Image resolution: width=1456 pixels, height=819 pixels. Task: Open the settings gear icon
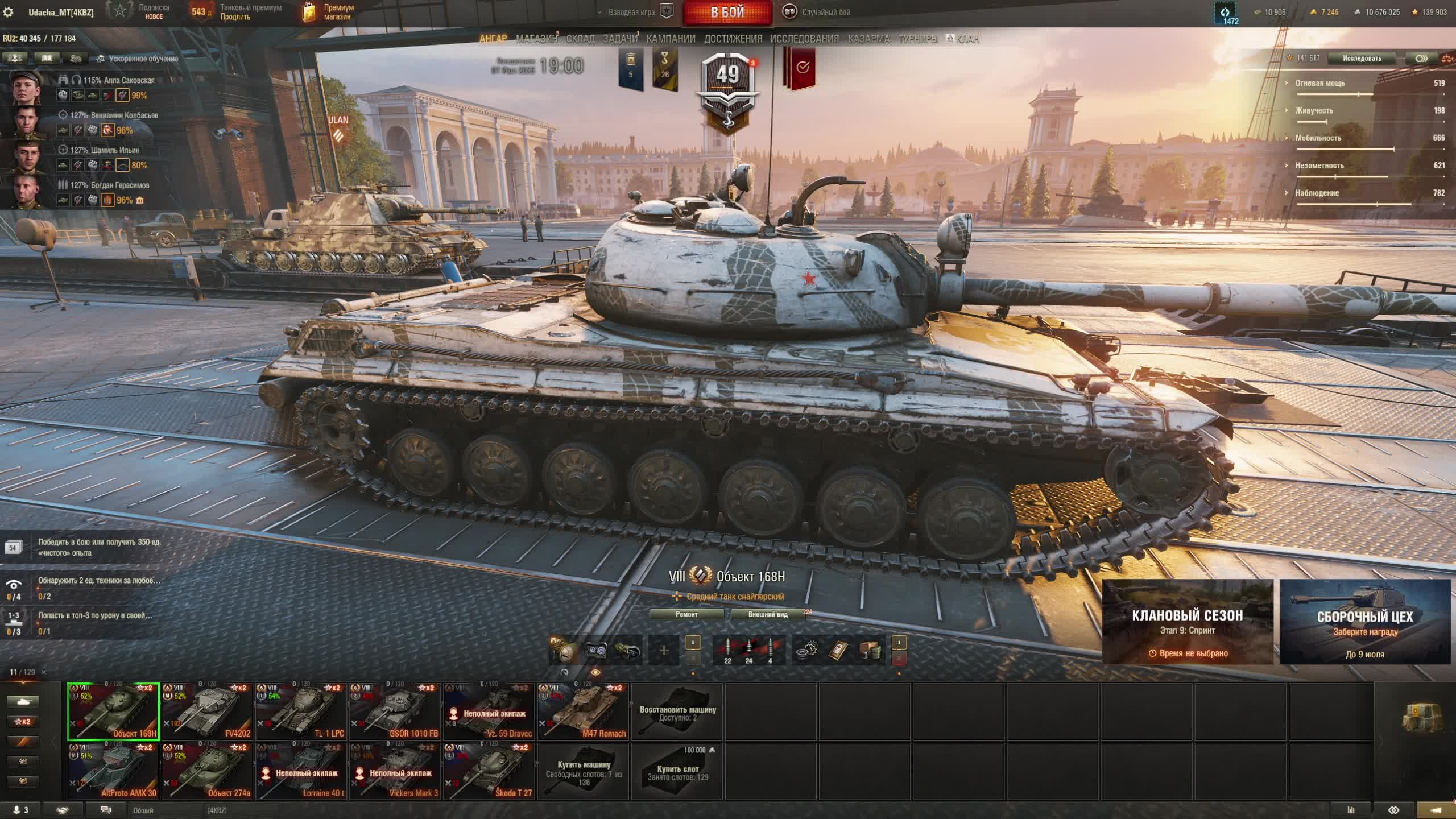point(9,12)
